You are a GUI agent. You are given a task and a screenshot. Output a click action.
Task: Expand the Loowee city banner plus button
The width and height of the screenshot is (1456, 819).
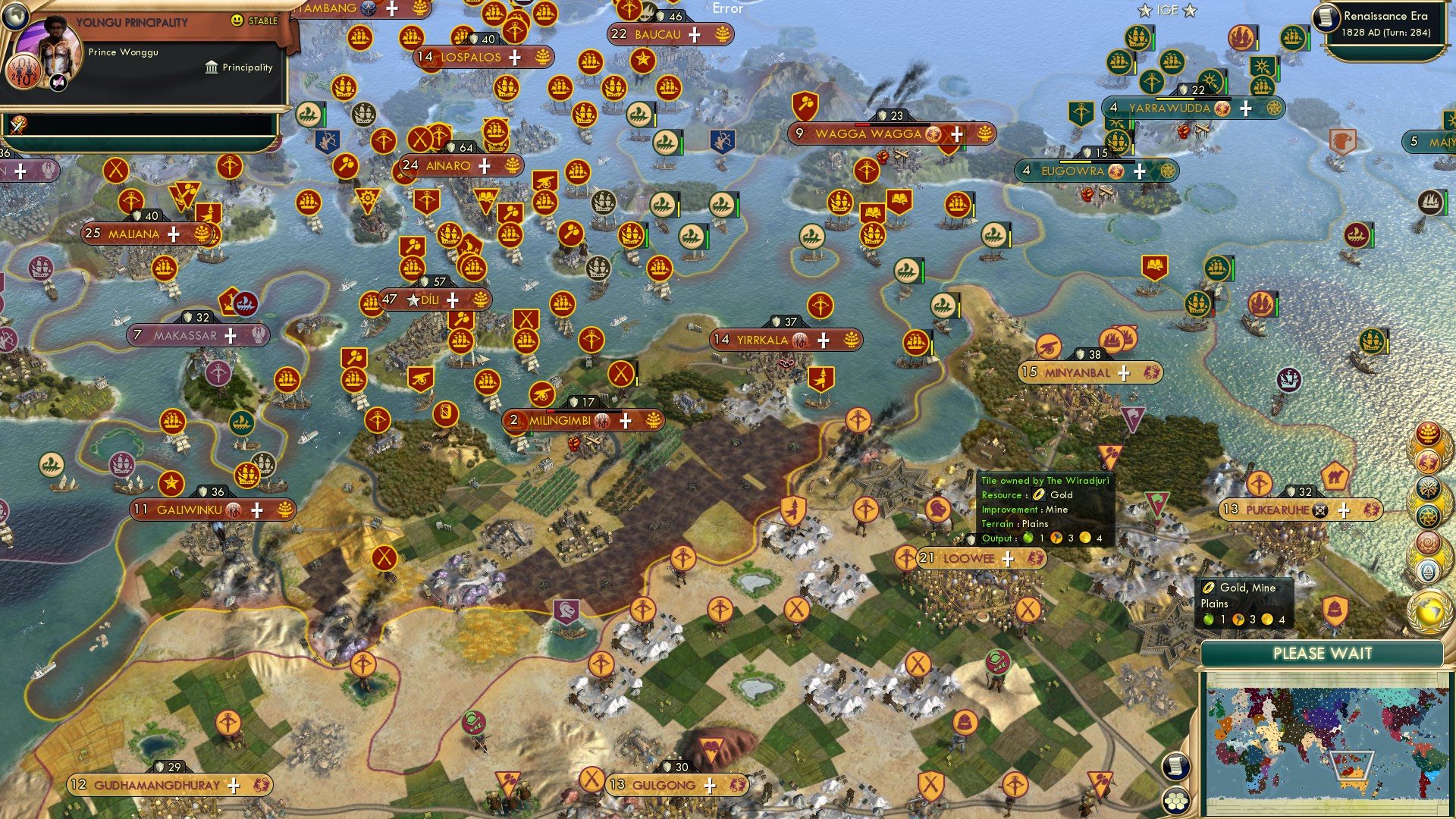pyautogui.click(x=1009, y=560)
